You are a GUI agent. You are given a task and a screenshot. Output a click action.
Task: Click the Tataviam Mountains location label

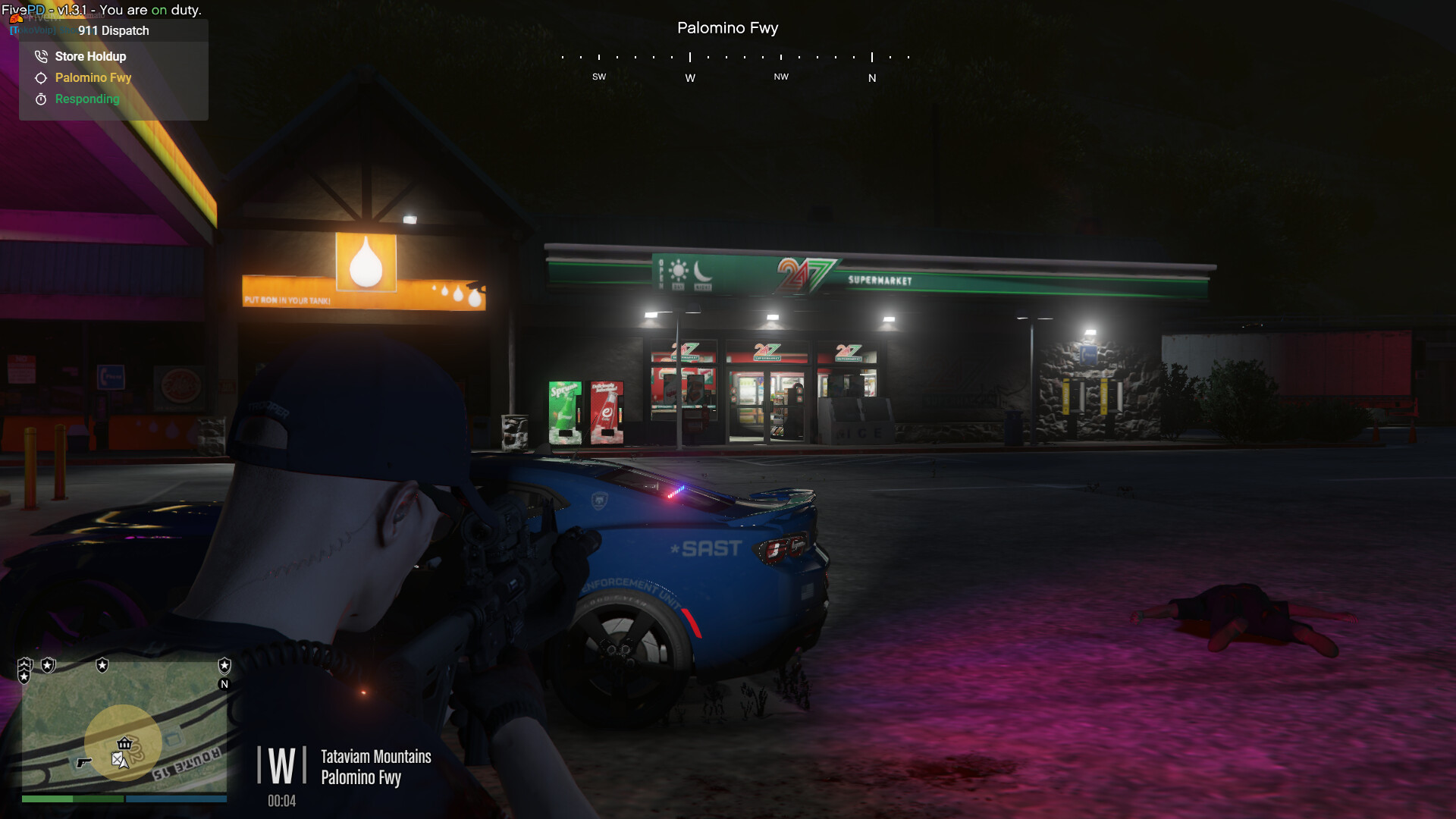[x=375, y=756]
